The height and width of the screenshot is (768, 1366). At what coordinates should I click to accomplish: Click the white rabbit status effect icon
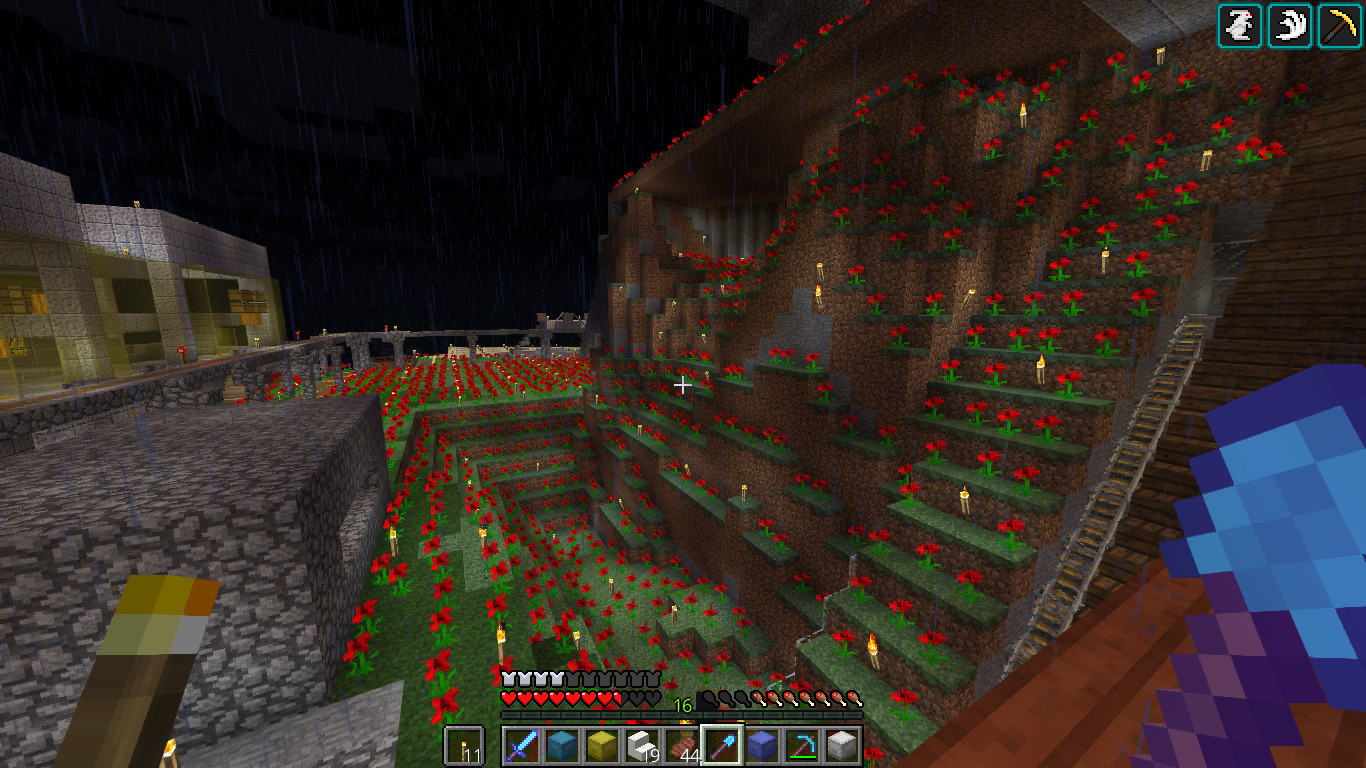tap(1240, 26)
